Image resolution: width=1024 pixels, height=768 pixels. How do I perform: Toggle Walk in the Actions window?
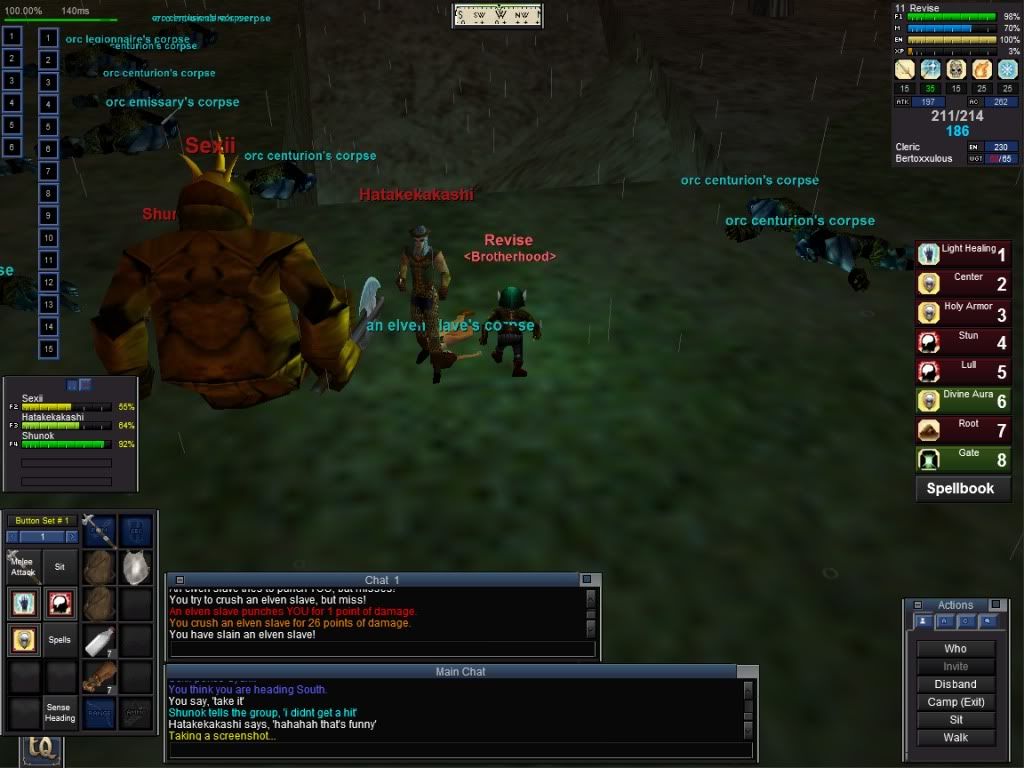pyautogui.click(x=955, y=738)
